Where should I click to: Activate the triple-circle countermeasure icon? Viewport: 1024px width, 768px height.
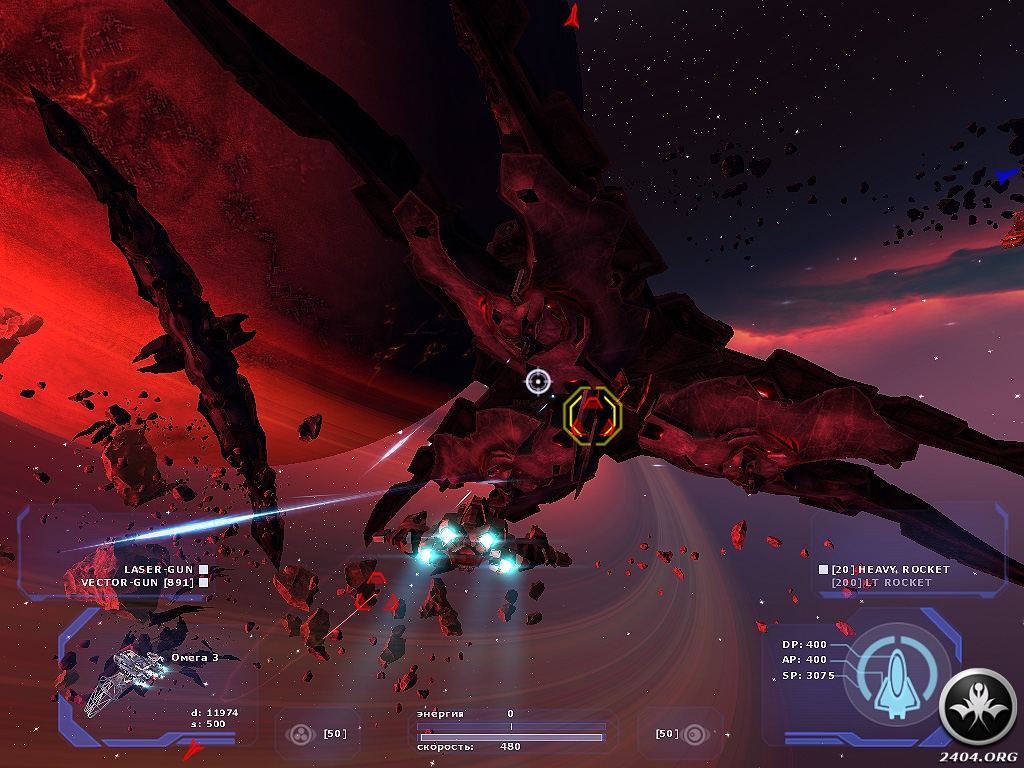pos(298,735)
